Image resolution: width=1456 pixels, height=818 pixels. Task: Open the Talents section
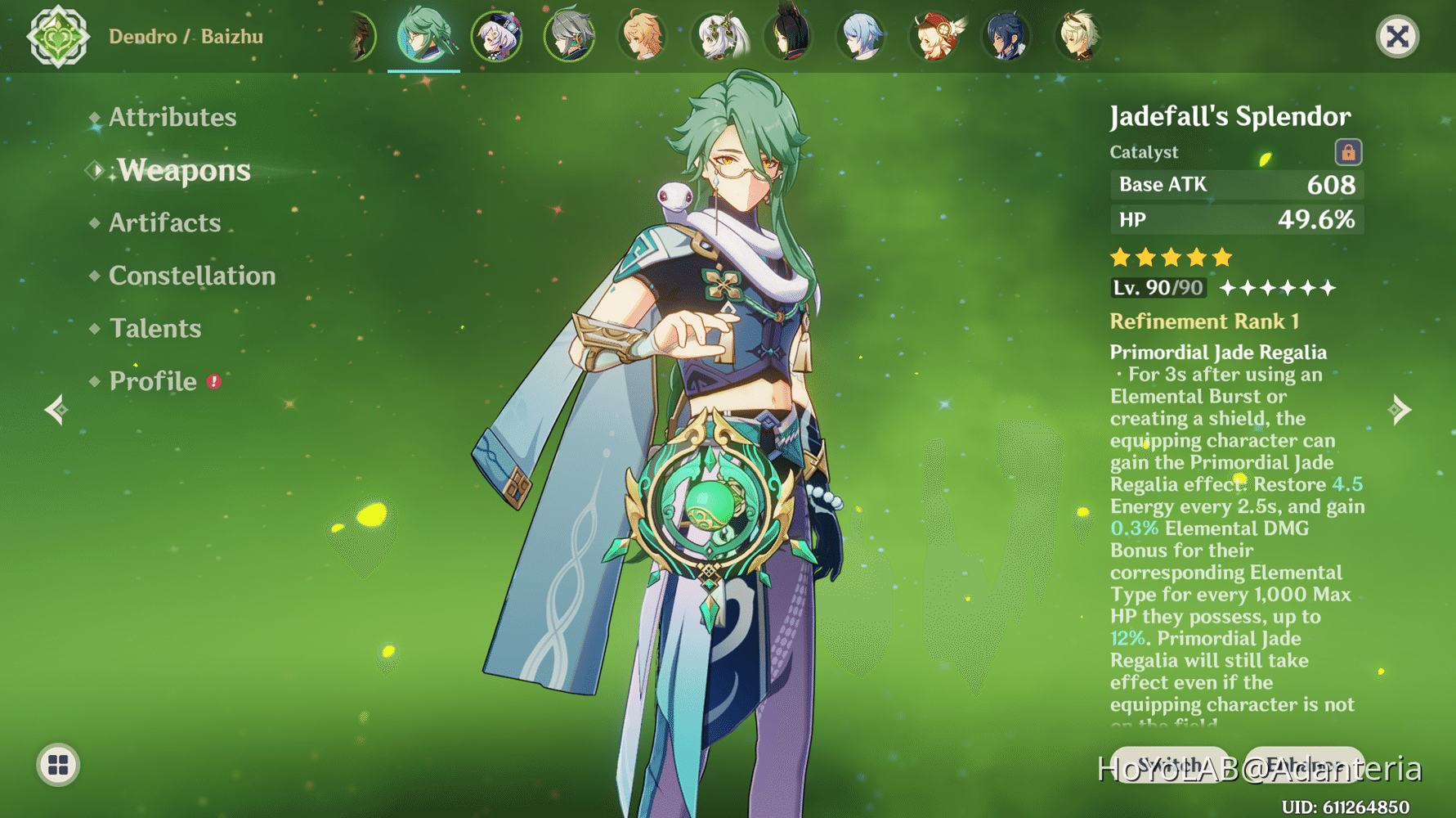(x=155, y=328)
